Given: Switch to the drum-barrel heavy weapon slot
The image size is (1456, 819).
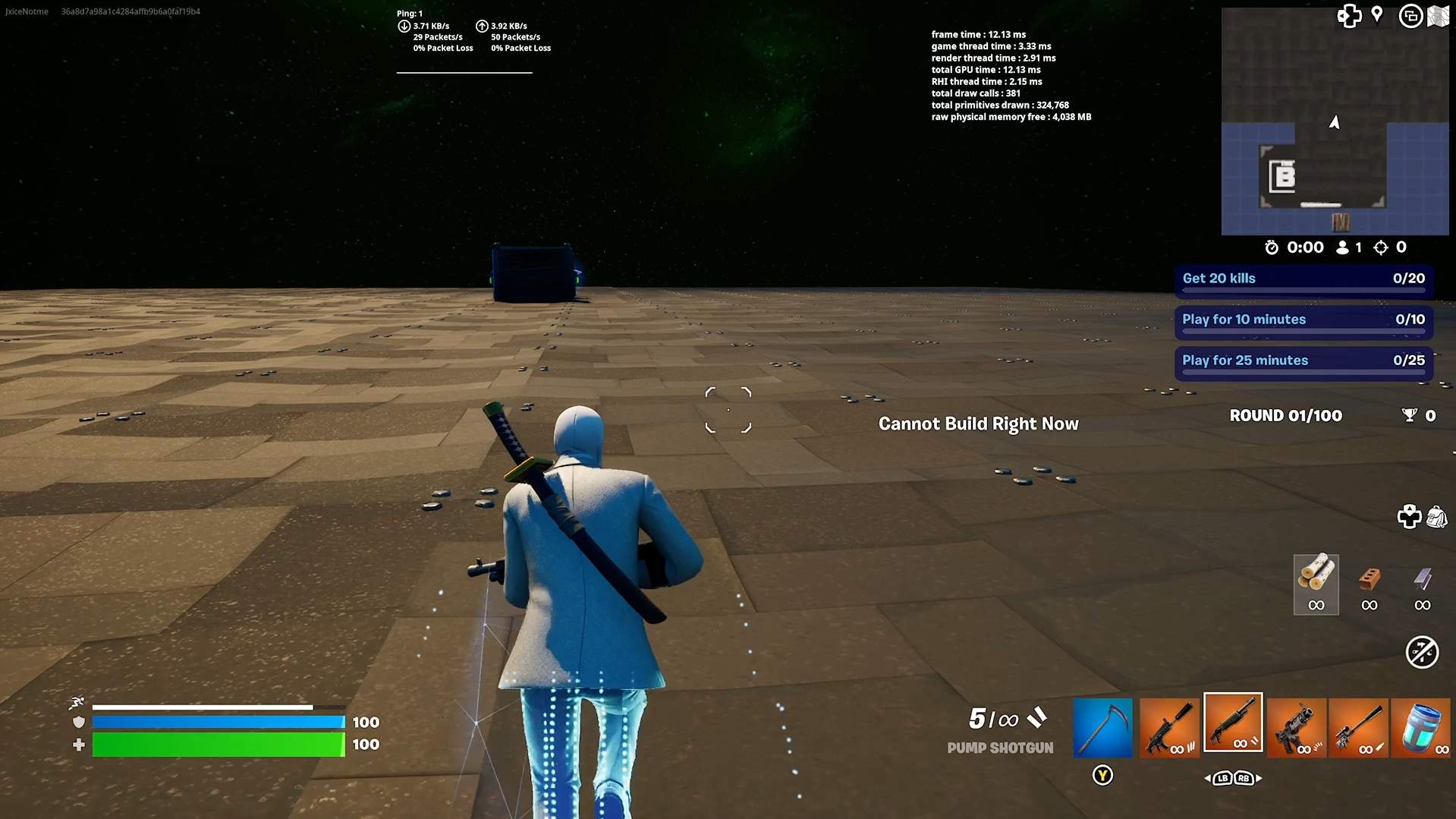Looking at the screenshot, I should [1296, 727].
